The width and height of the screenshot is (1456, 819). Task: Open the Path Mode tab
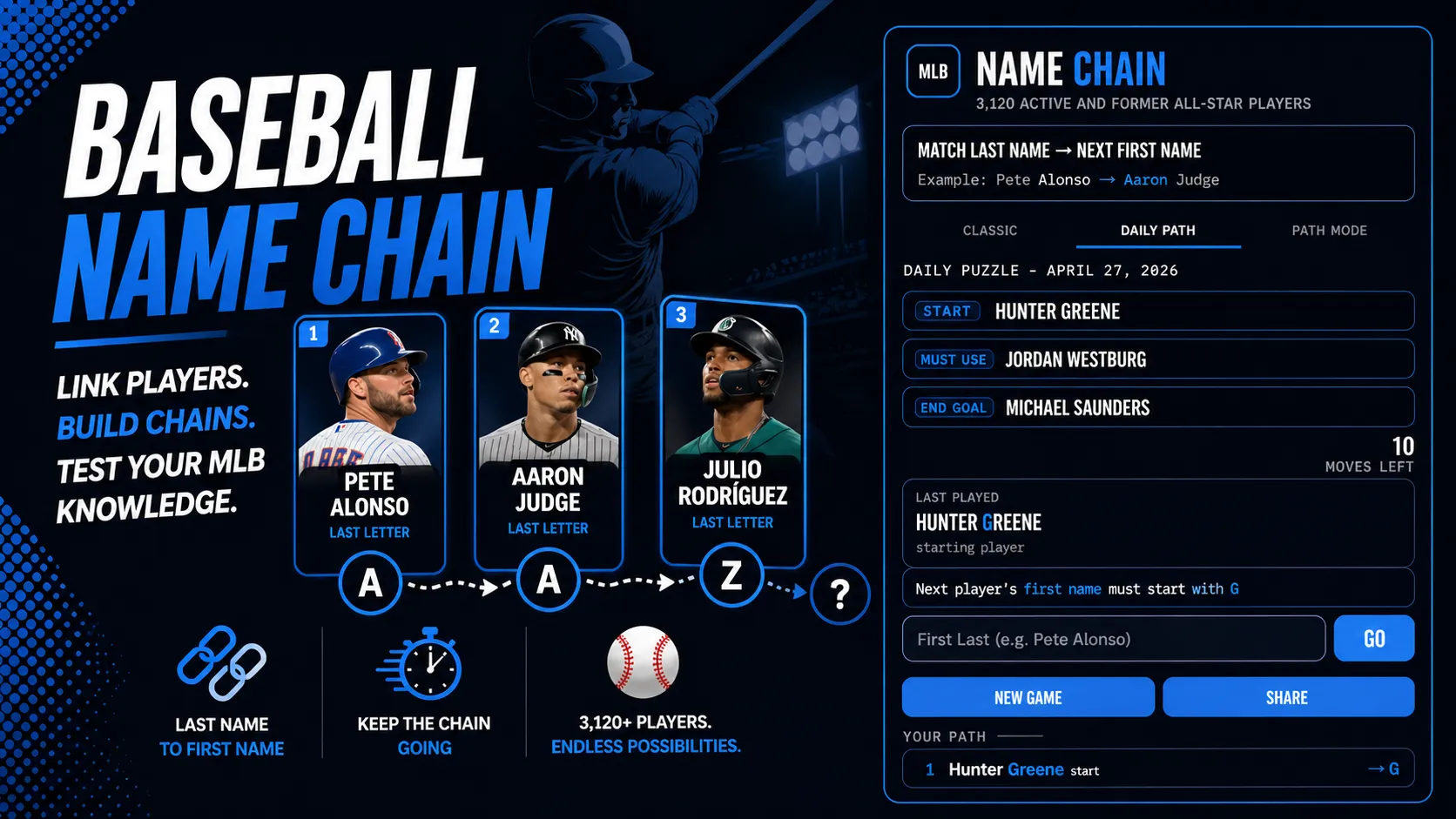point(1328,231)
